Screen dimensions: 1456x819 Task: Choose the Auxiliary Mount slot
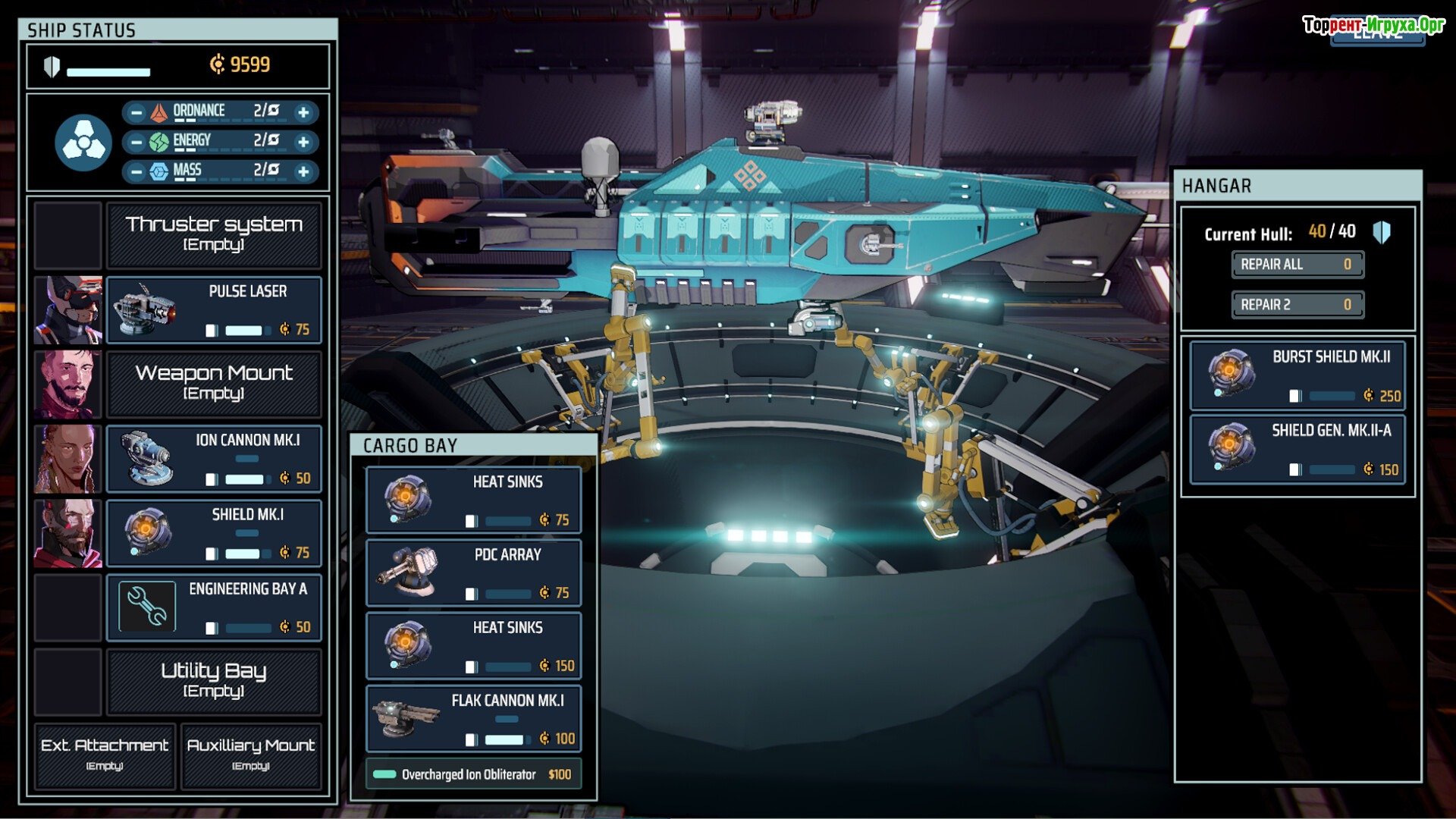click(x=251, y=755)
